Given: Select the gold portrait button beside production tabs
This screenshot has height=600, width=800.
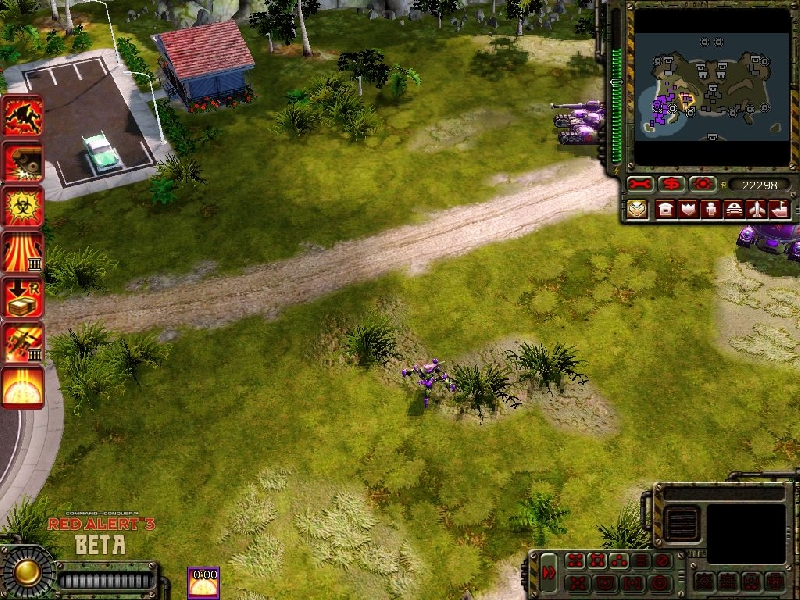Looking at the screenshot, I should 638,210.
